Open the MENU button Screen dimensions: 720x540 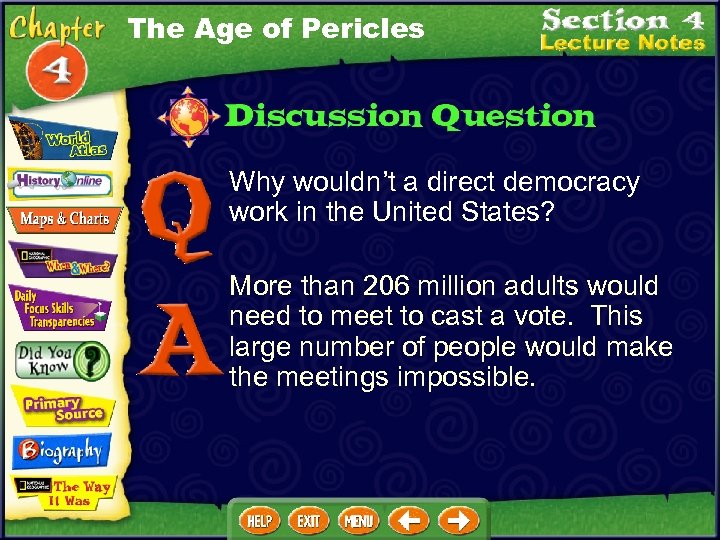[x=358, y=521]
